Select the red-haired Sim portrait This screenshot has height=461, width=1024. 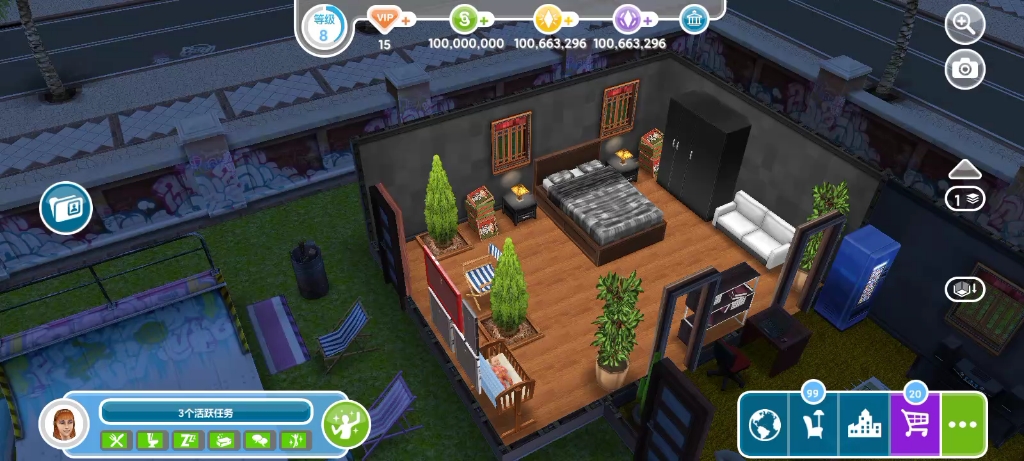coord(64,425)
